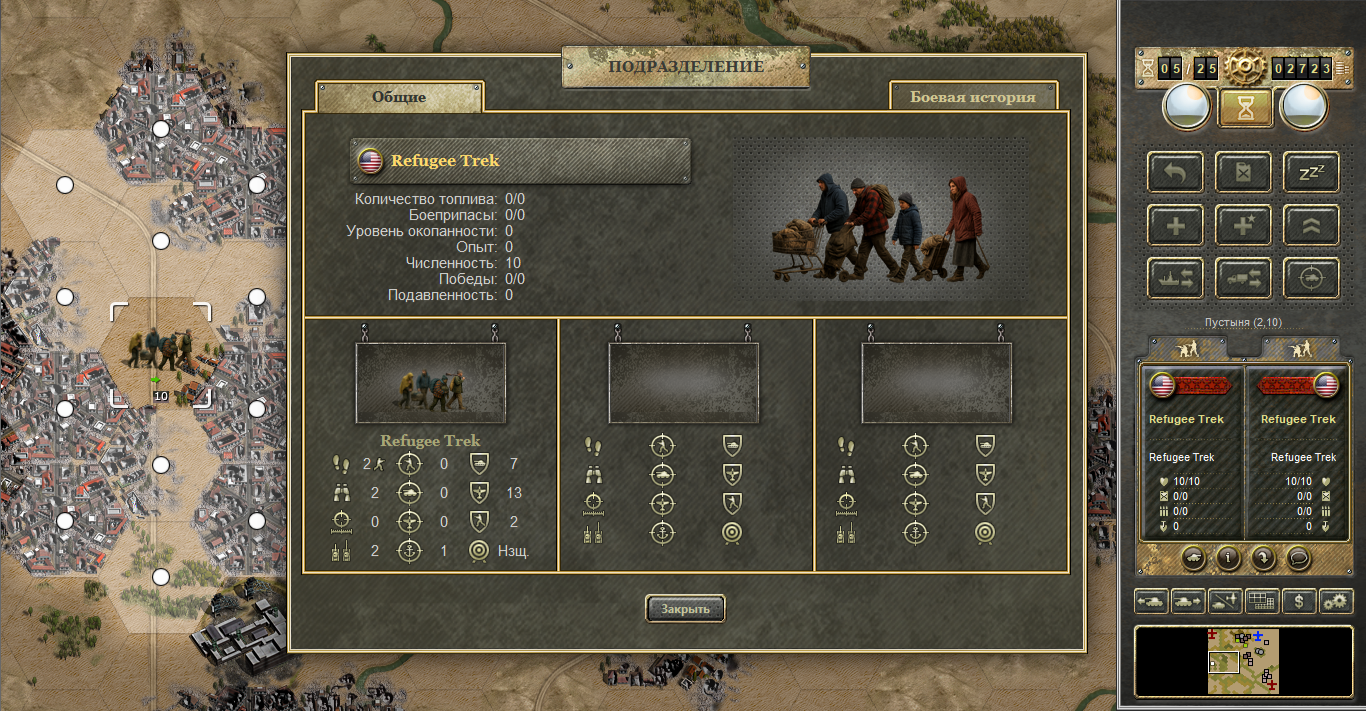Click the crossed fuel canister supply button

[1243, 173]
